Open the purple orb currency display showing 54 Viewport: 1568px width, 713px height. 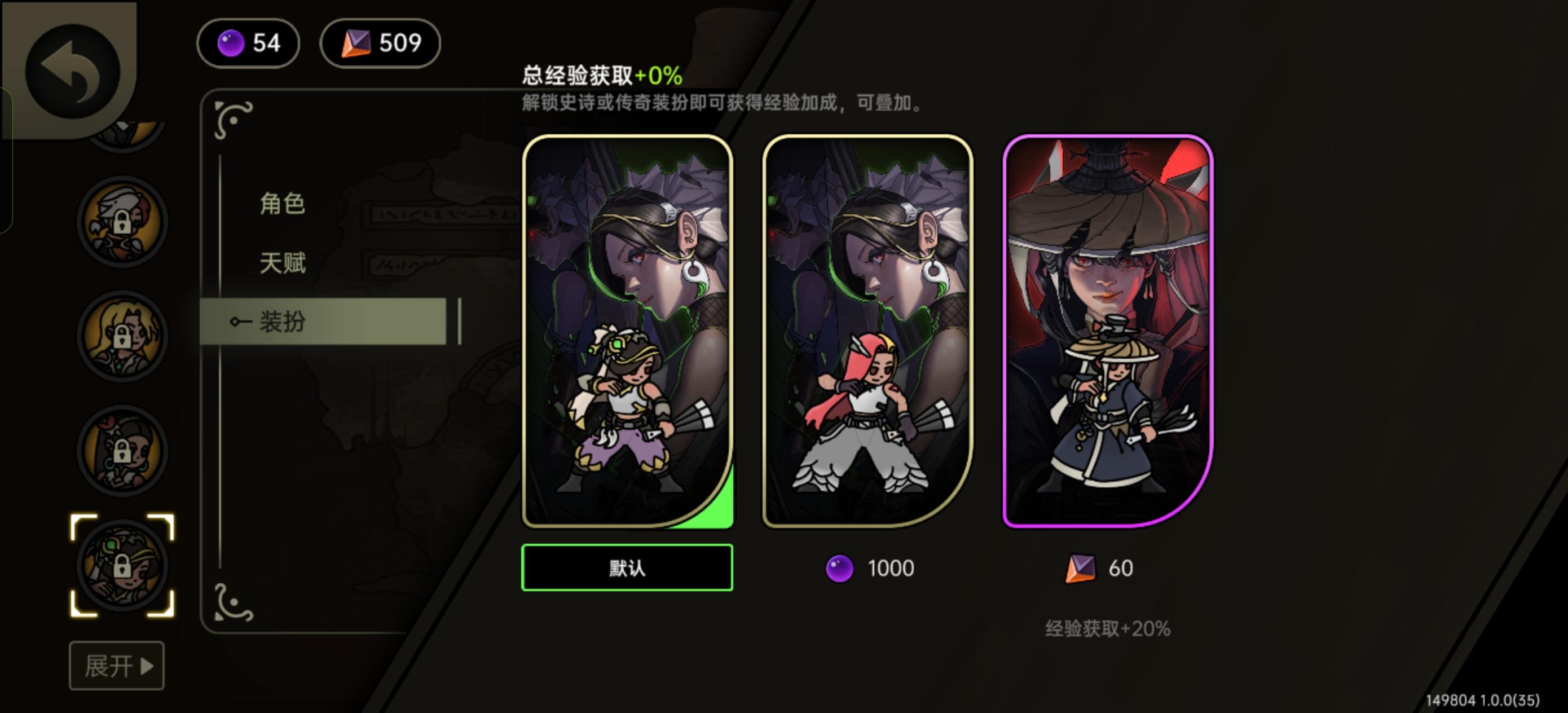[x=248, y=43]
